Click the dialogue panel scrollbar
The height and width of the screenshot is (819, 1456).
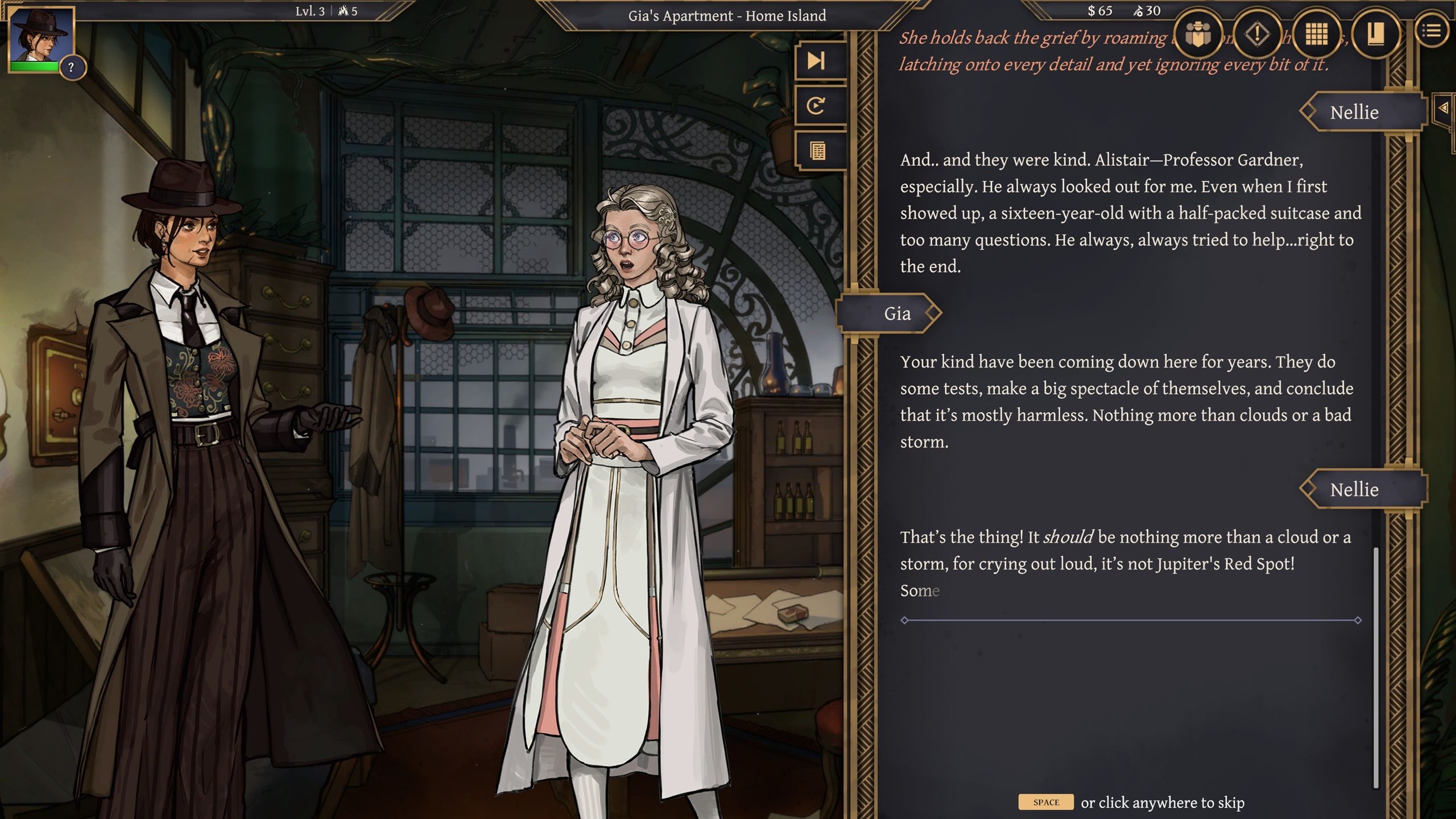click(1376, 665)
